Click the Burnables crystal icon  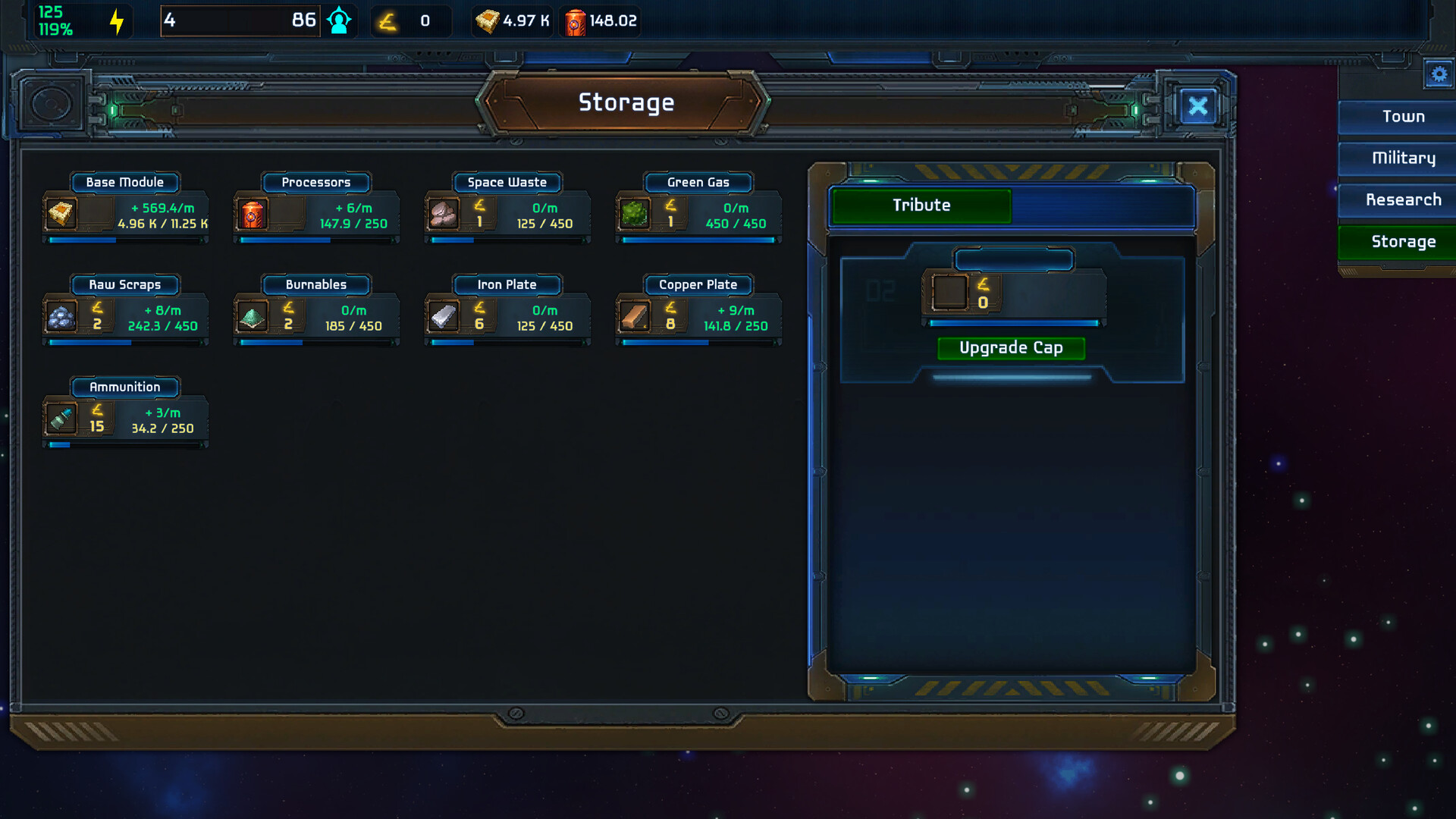coord(252,317)
